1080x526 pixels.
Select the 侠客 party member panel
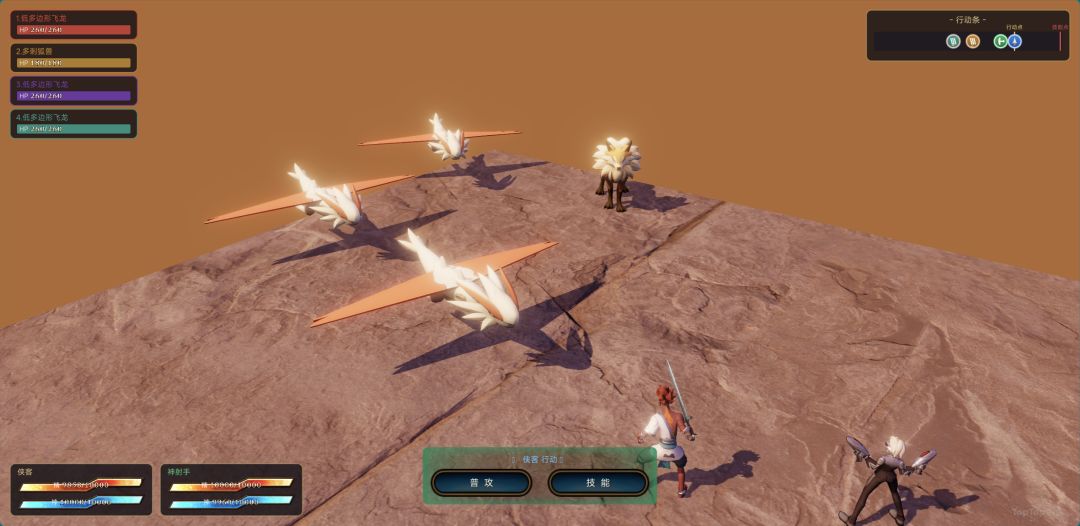click(x=81, y=489)
